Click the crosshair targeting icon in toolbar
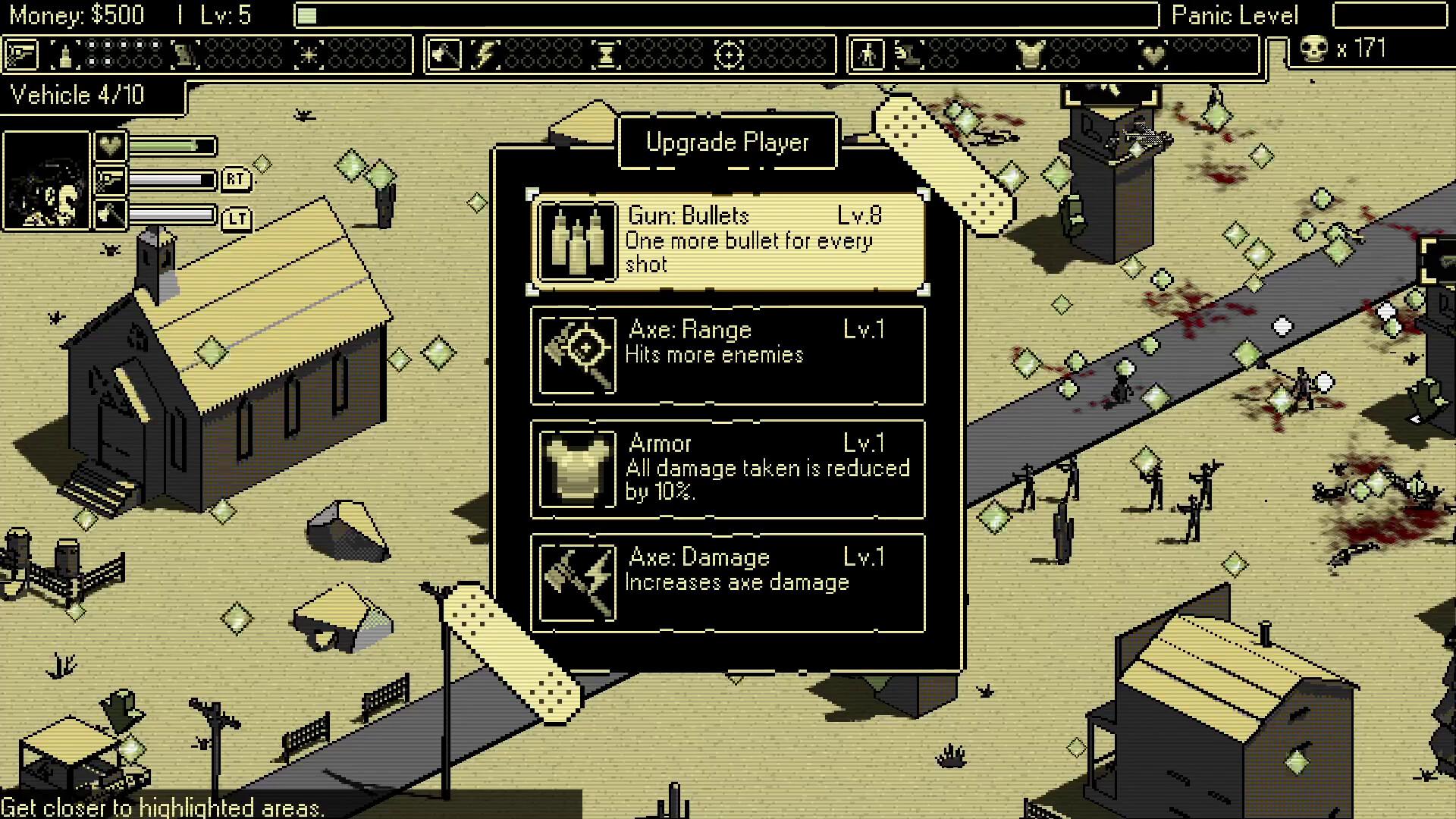Image resolution: width=1456 pixels, height=819 pixels. point(729,53)
